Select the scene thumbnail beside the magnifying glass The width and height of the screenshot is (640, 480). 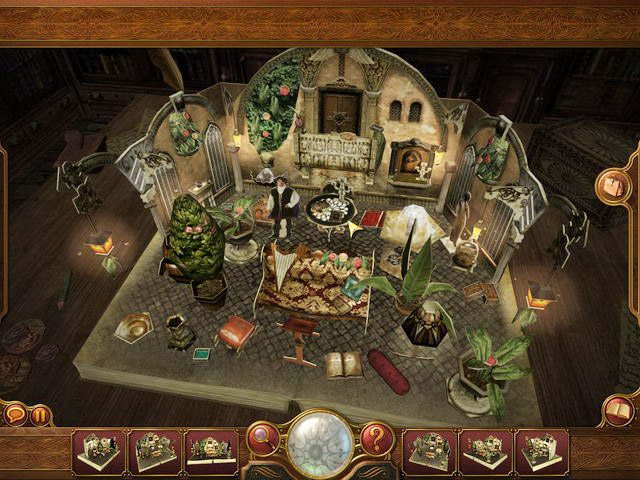(213, 451)
